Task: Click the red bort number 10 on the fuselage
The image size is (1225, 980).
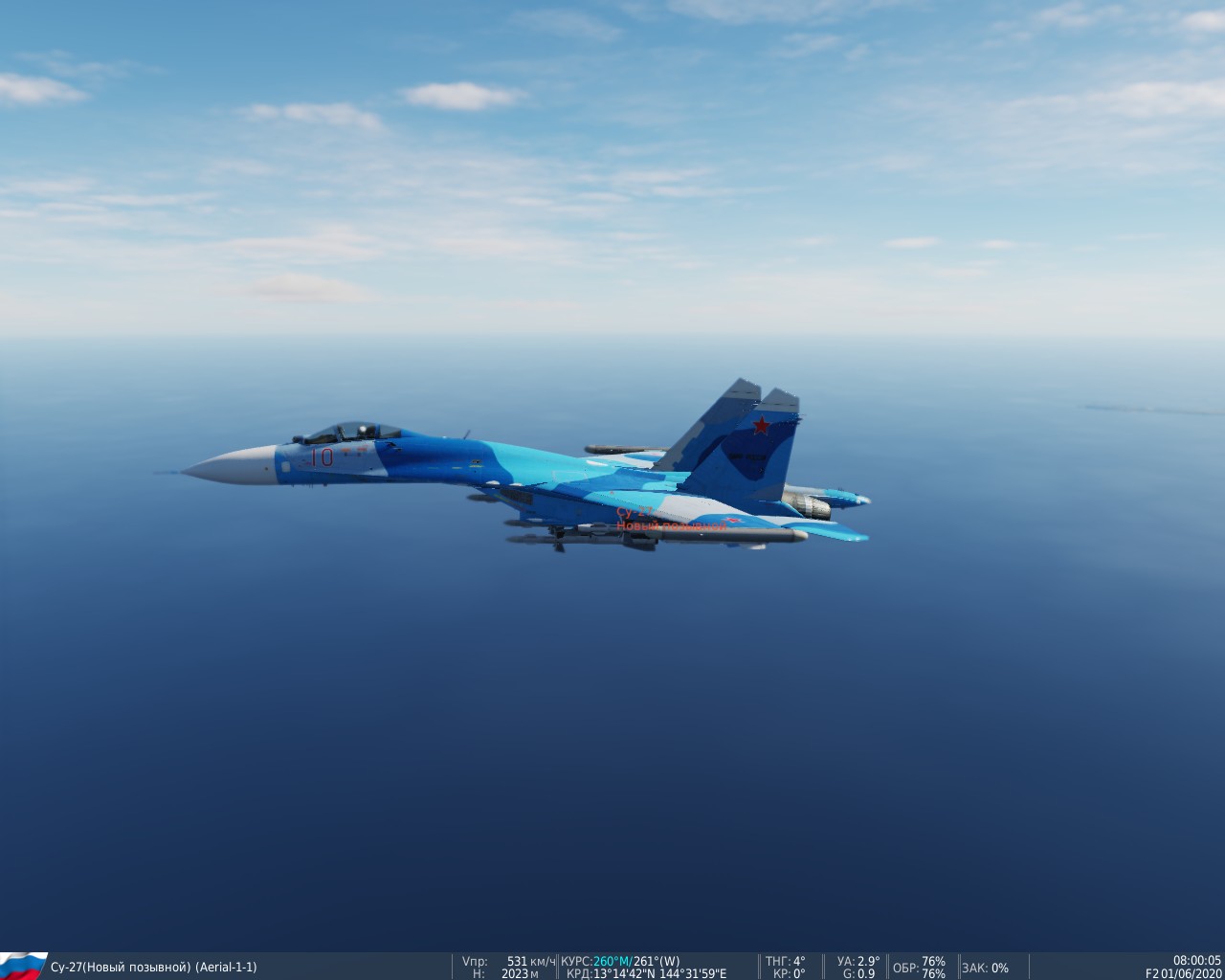Action: click(323, 457)
